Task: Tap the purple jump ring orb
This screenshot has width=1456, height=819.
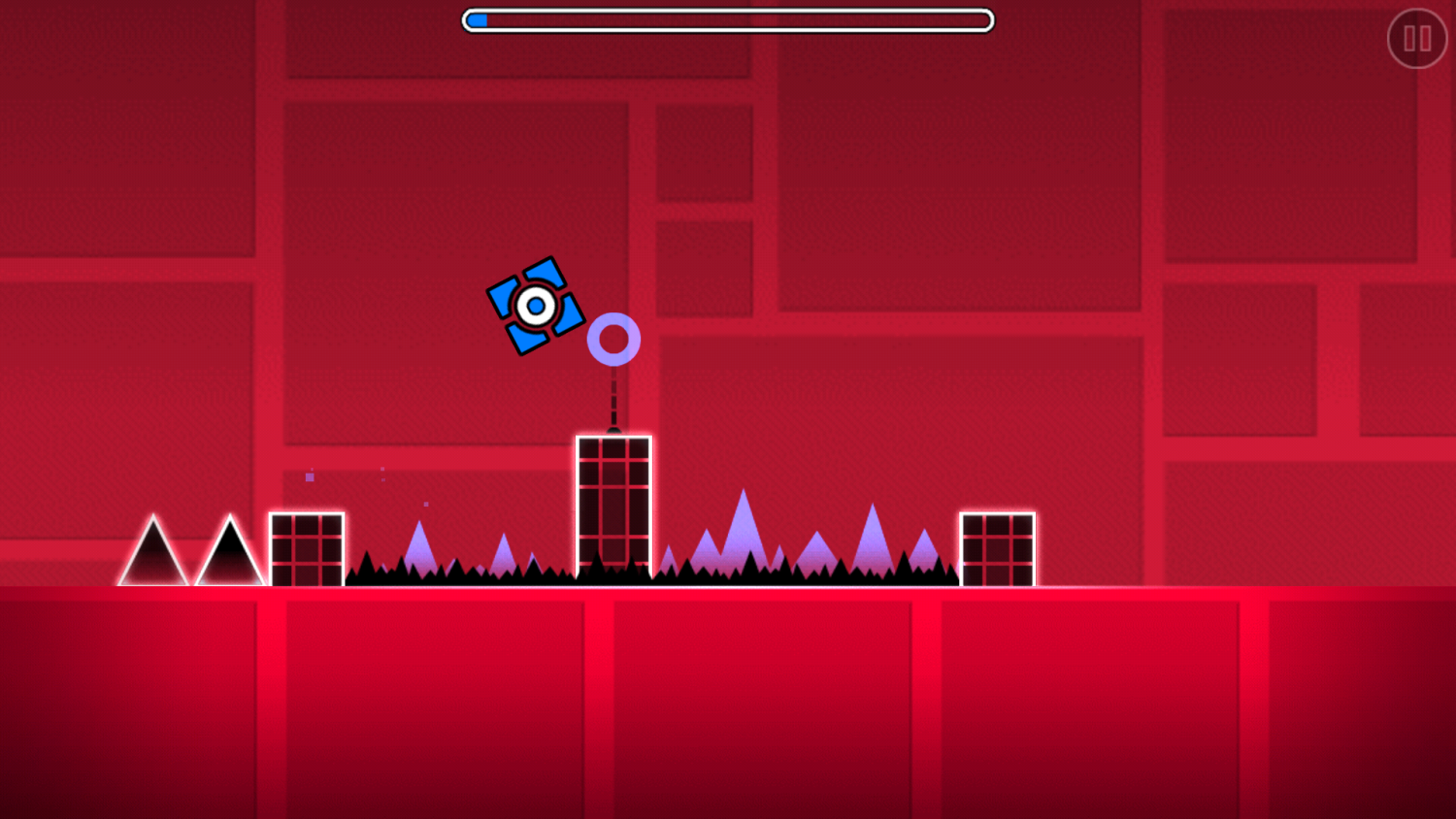Action: click(x=614, y=338)
